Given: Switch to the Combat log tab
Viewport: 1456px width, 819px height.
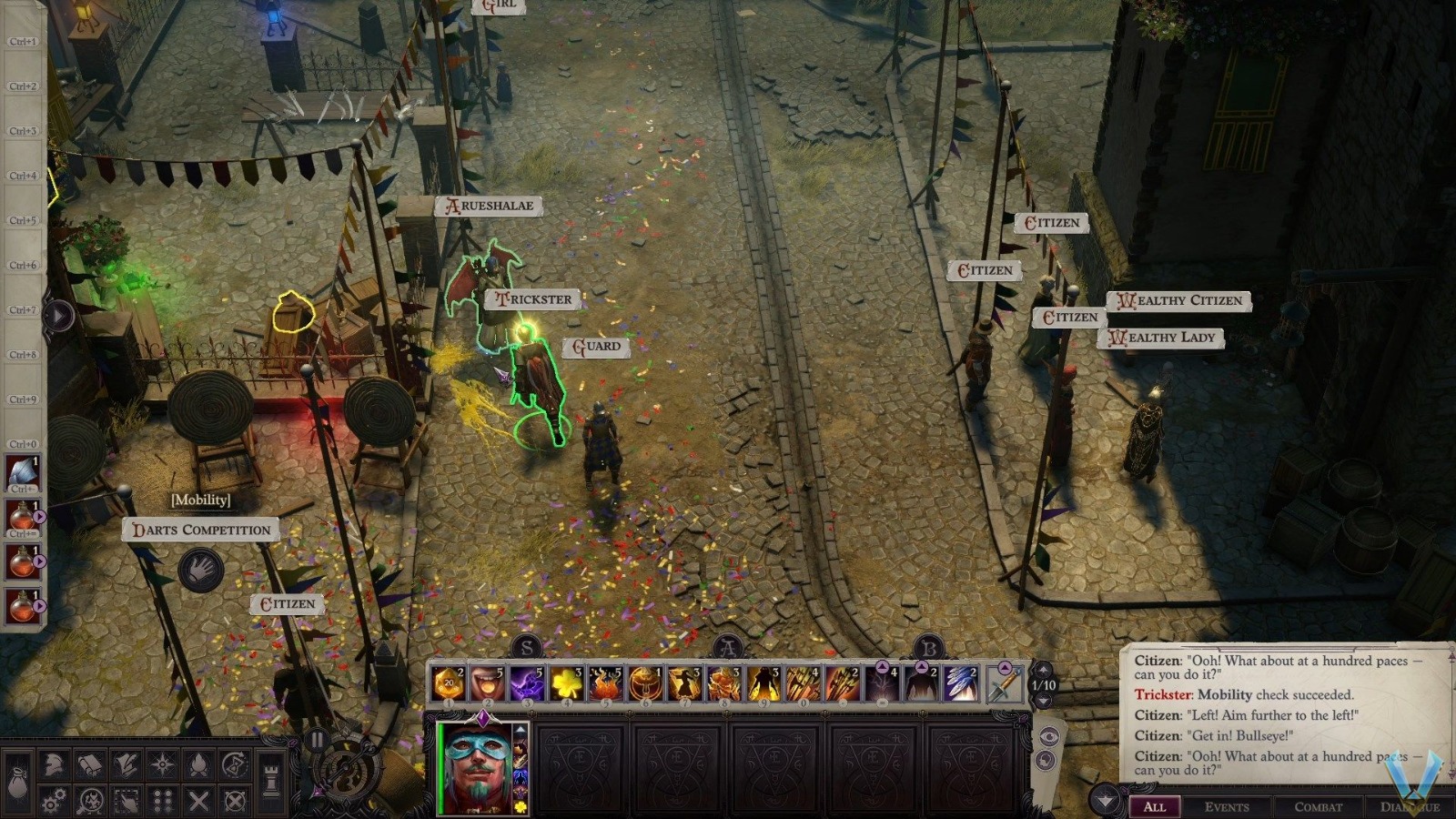Looking at the screenshot, I should coord(1319,807).
